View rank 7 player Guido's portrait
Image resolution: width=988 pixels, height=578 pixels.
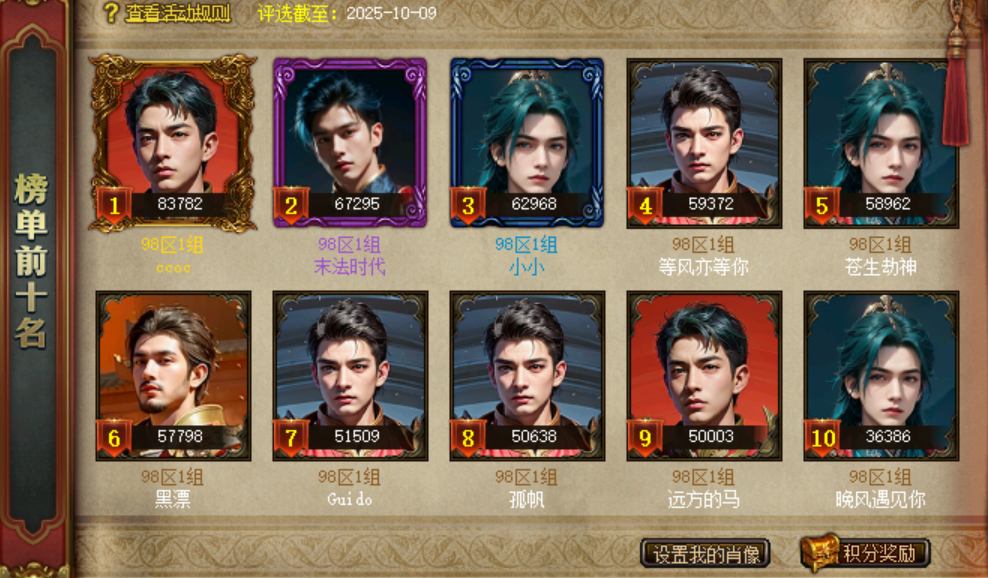point(349,375)
